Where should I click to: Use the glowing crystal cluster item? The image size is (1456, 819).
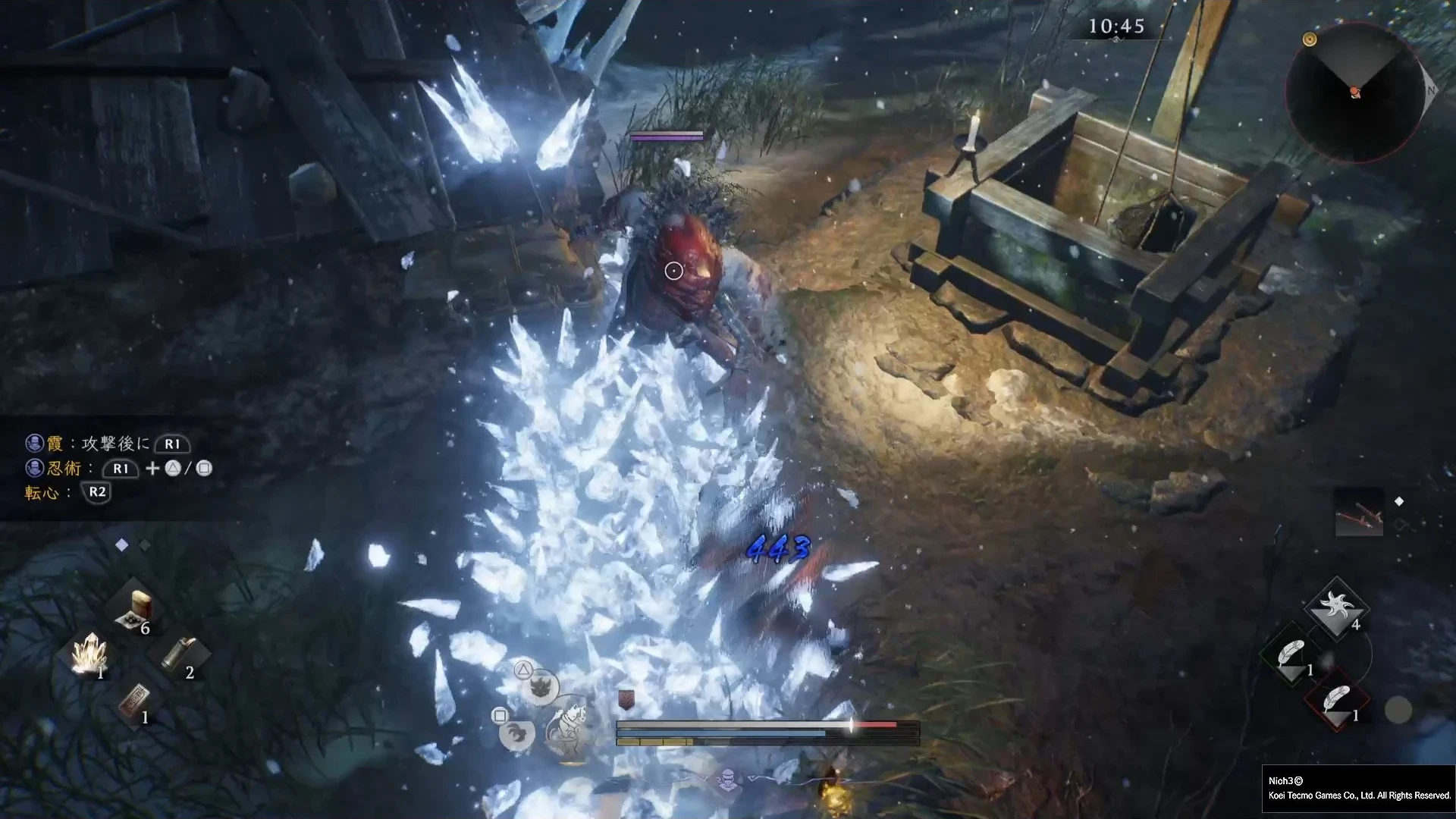89,654
